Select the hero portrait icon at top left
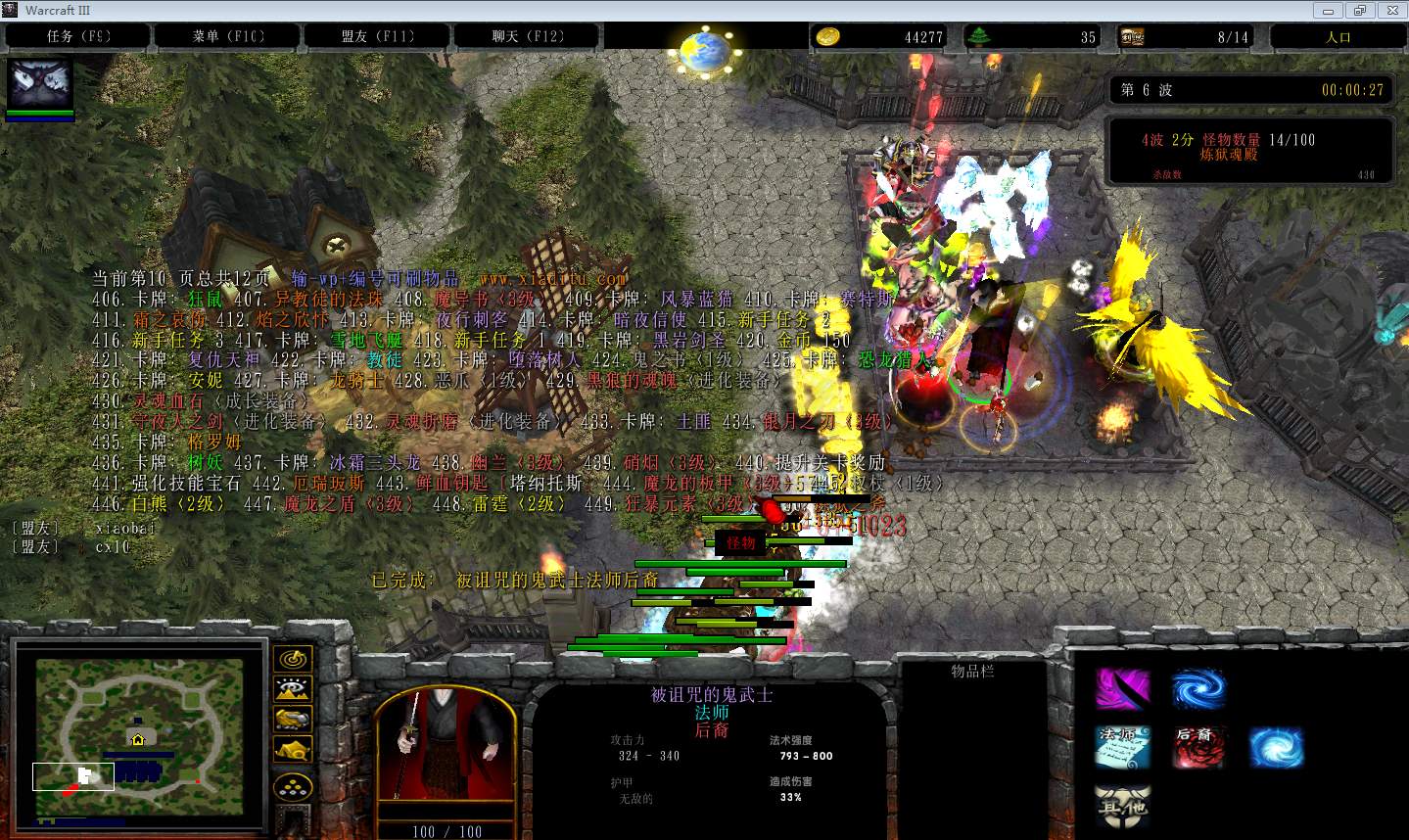Screen dimensions: 1409x840 [40, 85]
